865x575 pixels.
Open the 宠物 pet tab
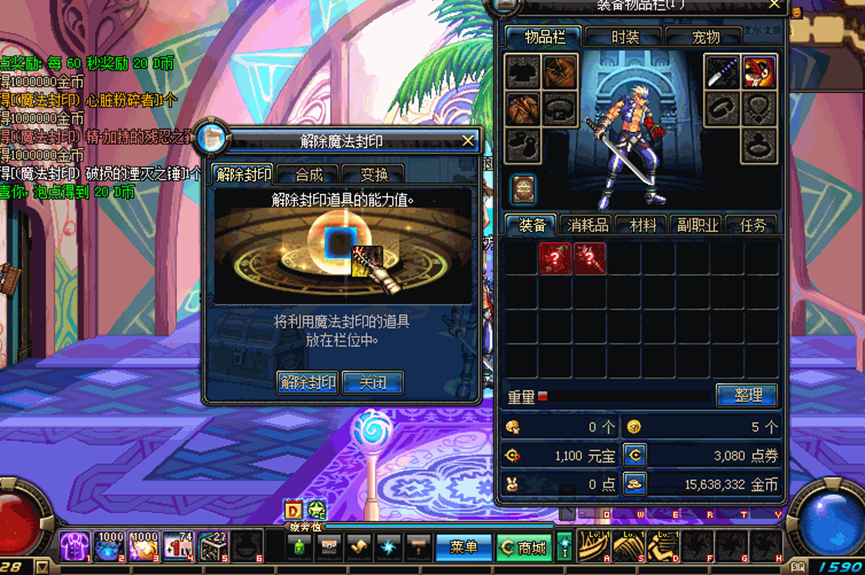[706, 37]
